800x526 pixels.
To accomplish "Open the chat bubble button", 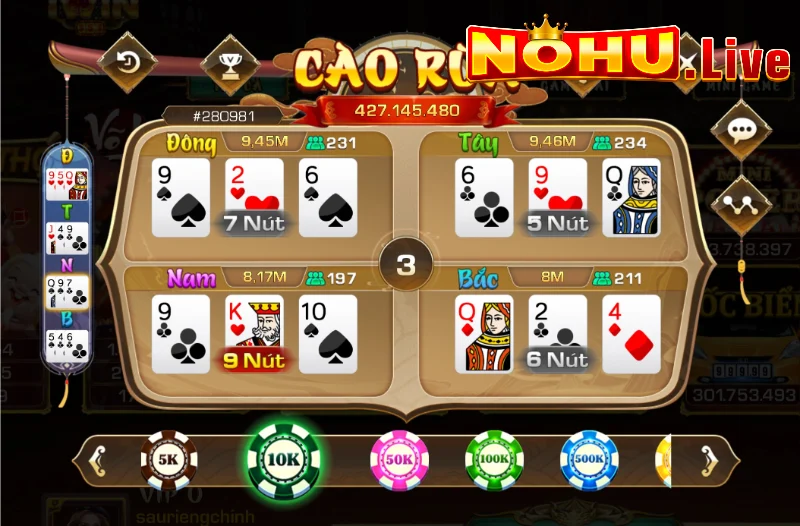I will (740, 131).
